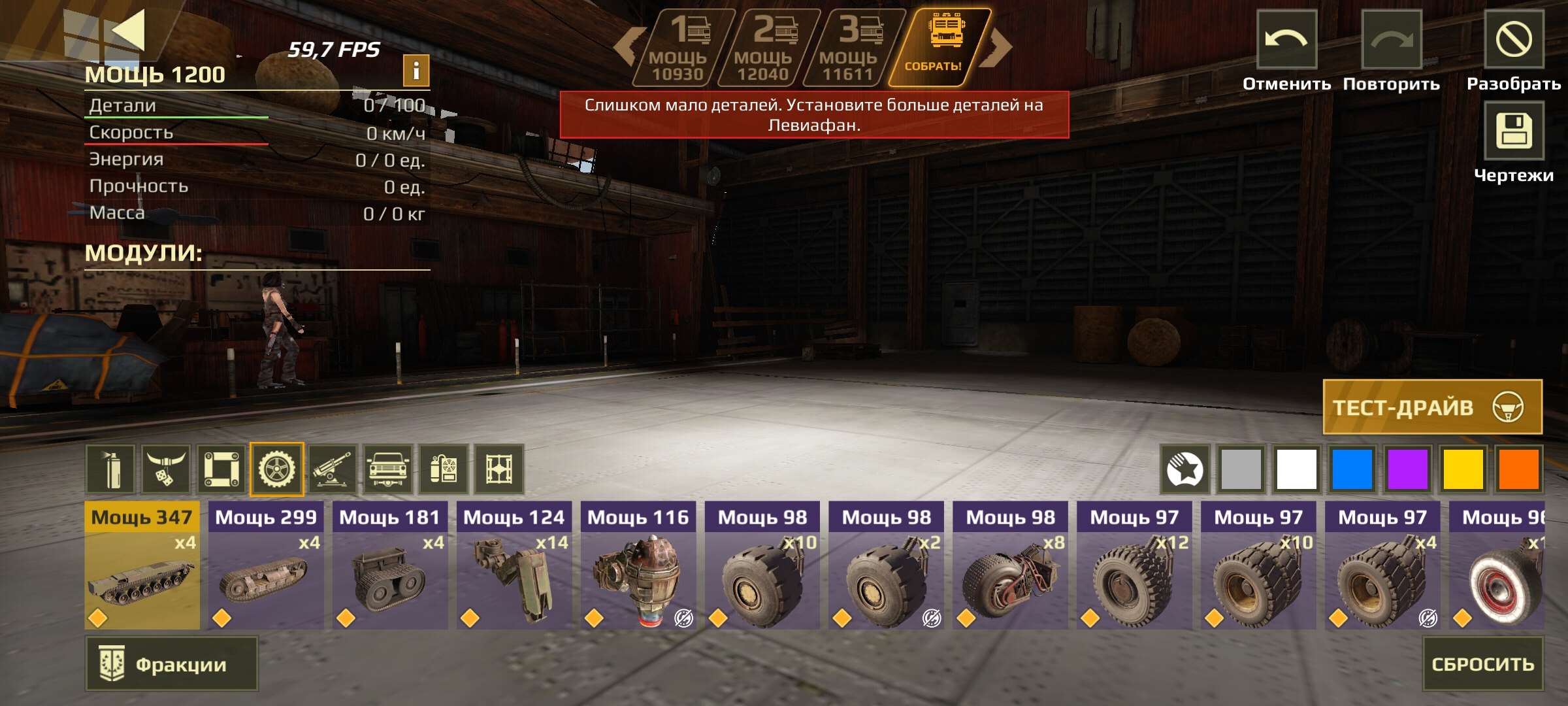Screen dimensions: 1568x706
Task: Switch to the cabin vehicle category
Action: pyautogui.click(x=388, y=469)
